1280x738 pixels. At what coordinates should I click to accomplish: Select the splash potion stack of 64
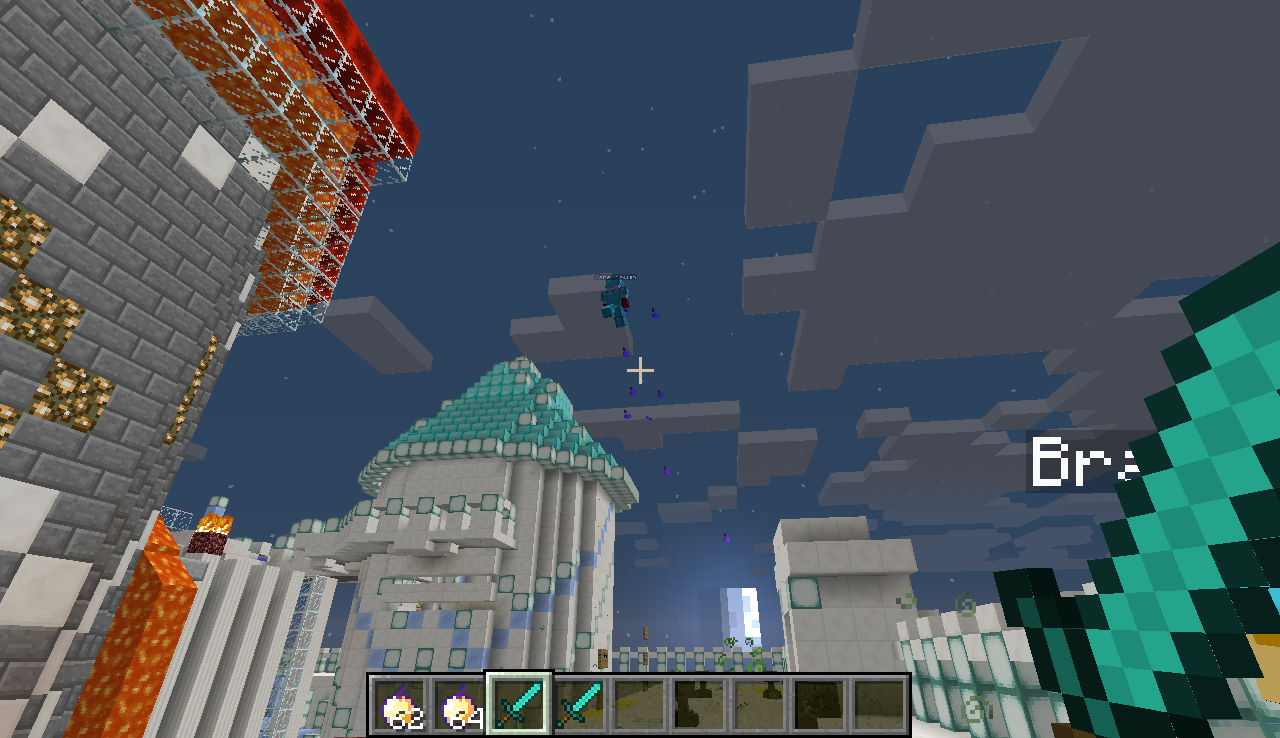(x=460, y=706)
